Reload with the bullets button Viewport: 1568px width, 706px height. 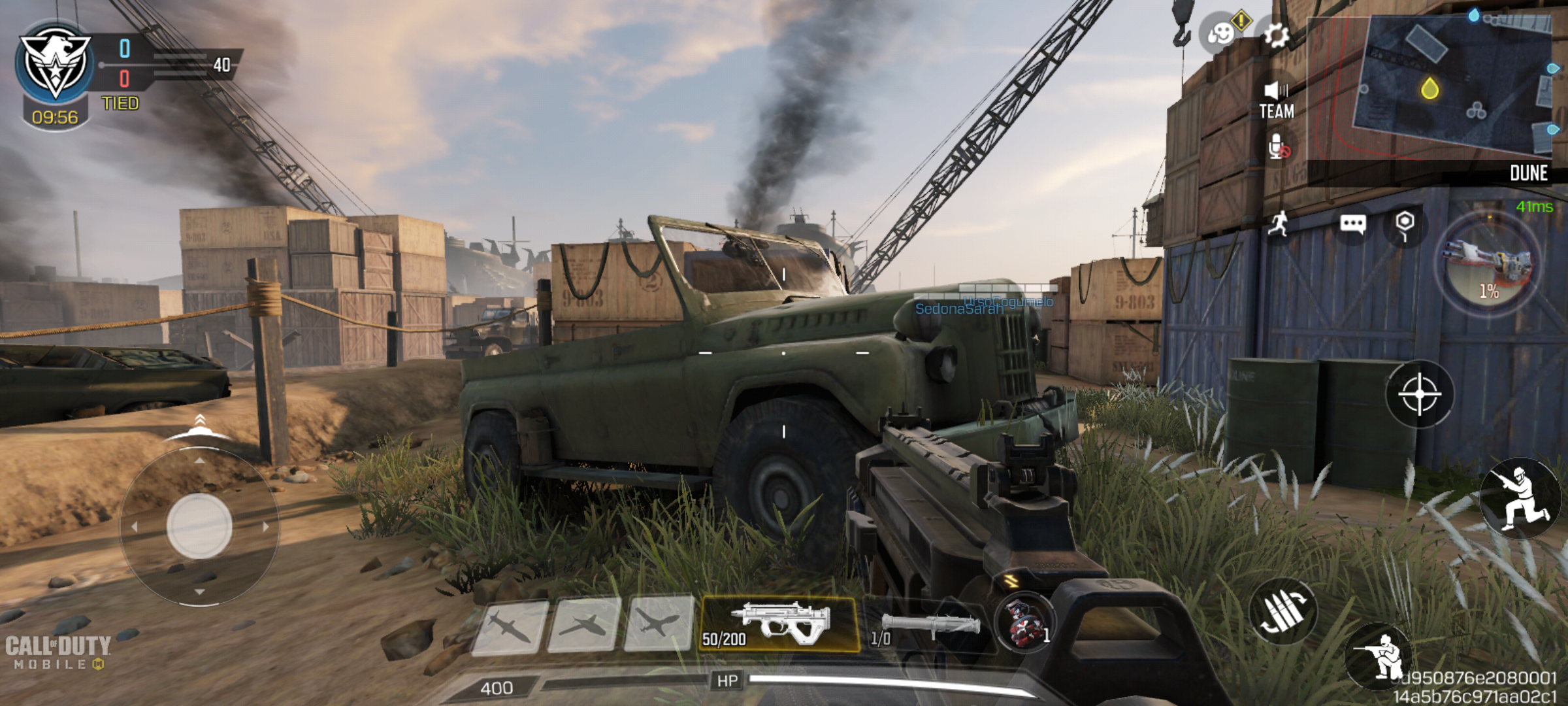pyautogui.click(x=1282, y=611)
